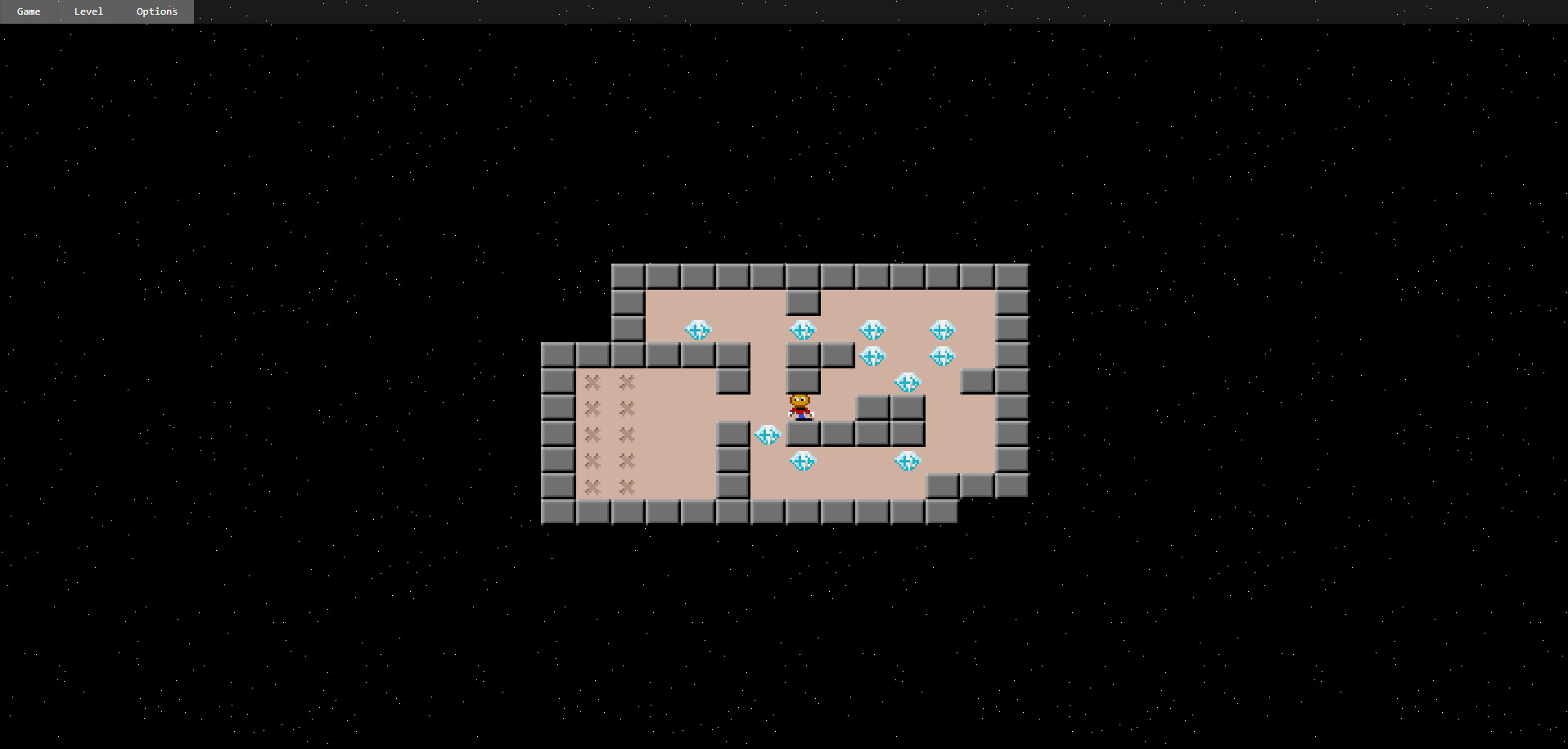This screenshot has width=1568, height=749.
Task: Click the upper of the two stacked right-side diamonds
Action: click(x=873, y=330)
